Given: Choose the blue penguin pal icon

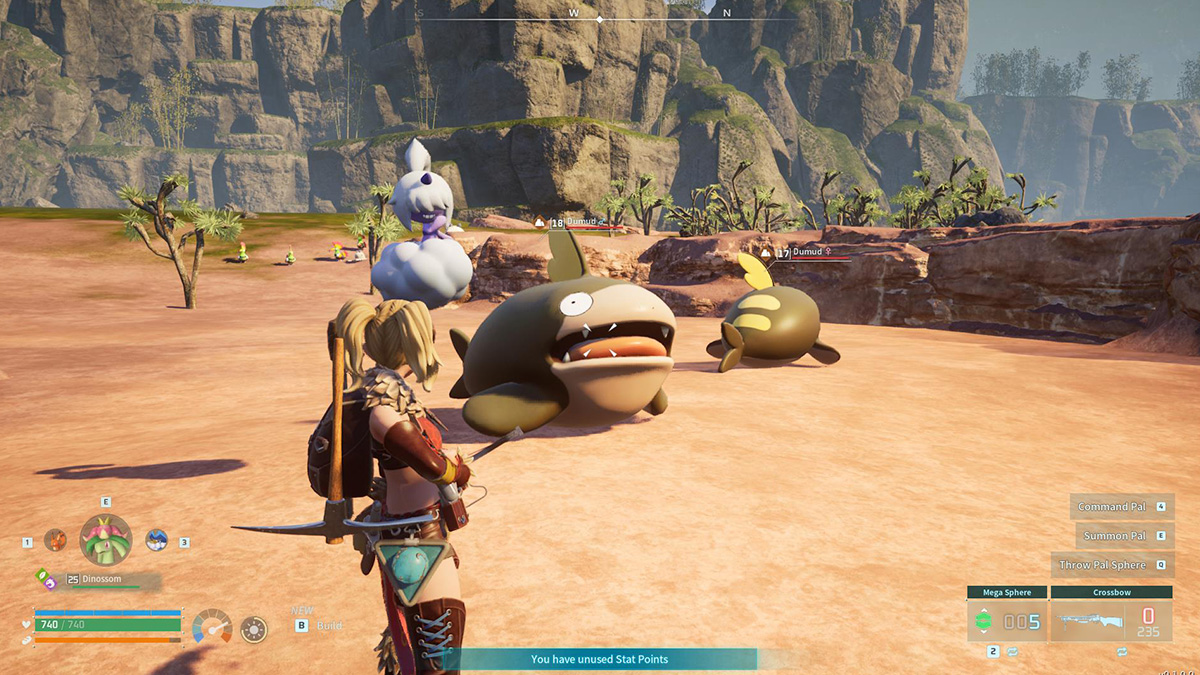Looking at the screenshot, I should tap(156, 540).
